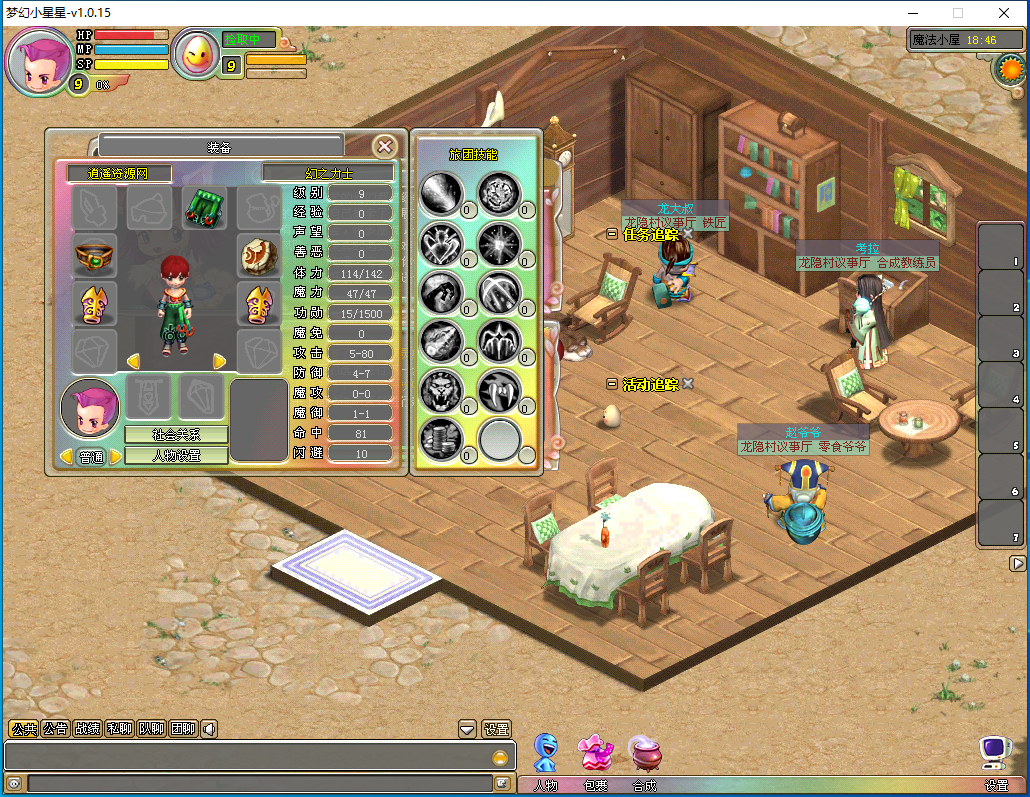Select the equipped belt with green gem
Image resolution: width=1030 pixels, height=797 pixels.
coord(95,257)
